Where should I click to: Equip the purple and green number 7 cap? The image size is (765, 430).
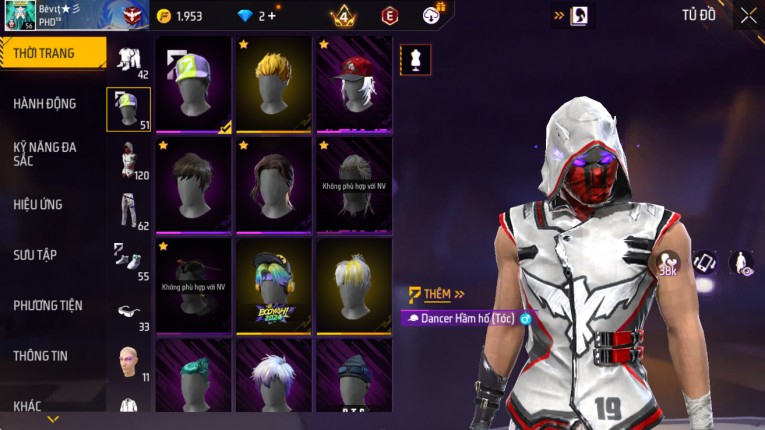pos(194,85)
